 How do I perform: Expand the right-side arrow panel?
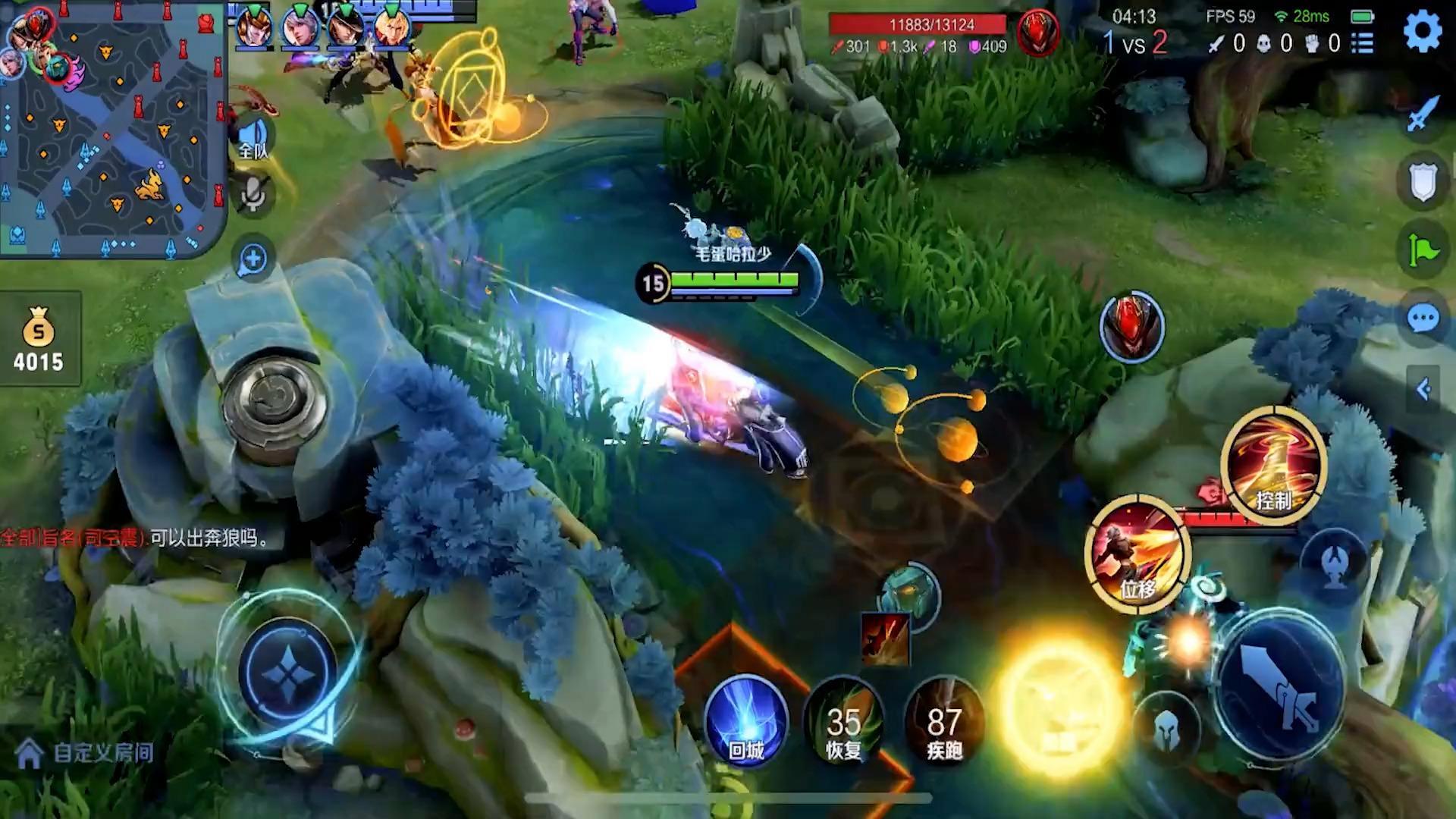pos(1423,390)
